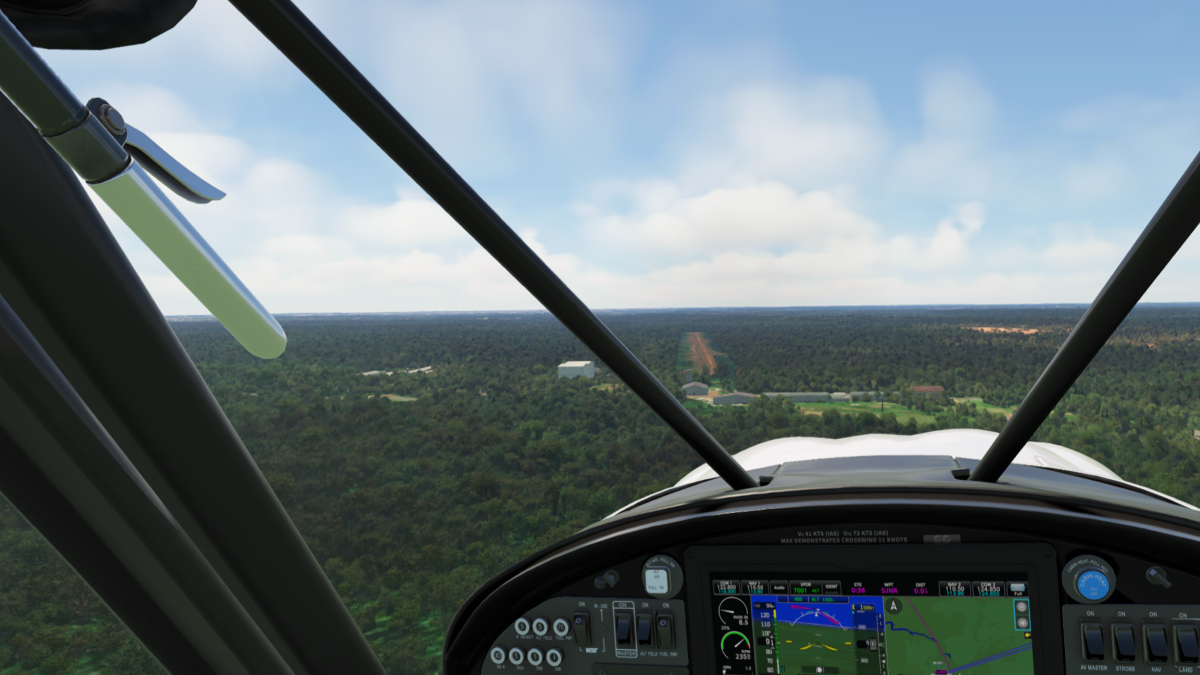The width and height of the screenshot is (1200, 675).
Task: Tap the NAV 2 frequency button
Action: (956, 588)
